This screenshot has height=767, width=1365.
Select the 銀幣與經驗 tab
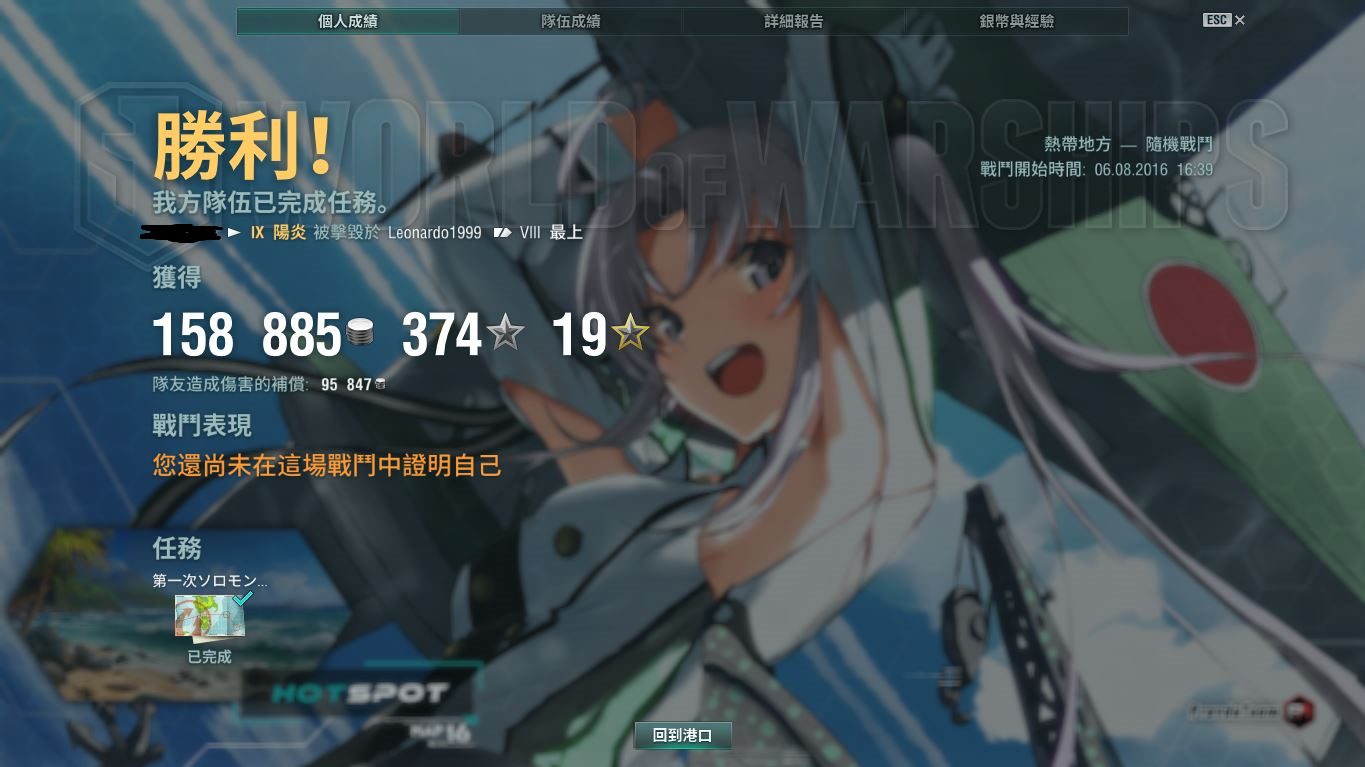pyautogui.click(x=1016, y=21)
